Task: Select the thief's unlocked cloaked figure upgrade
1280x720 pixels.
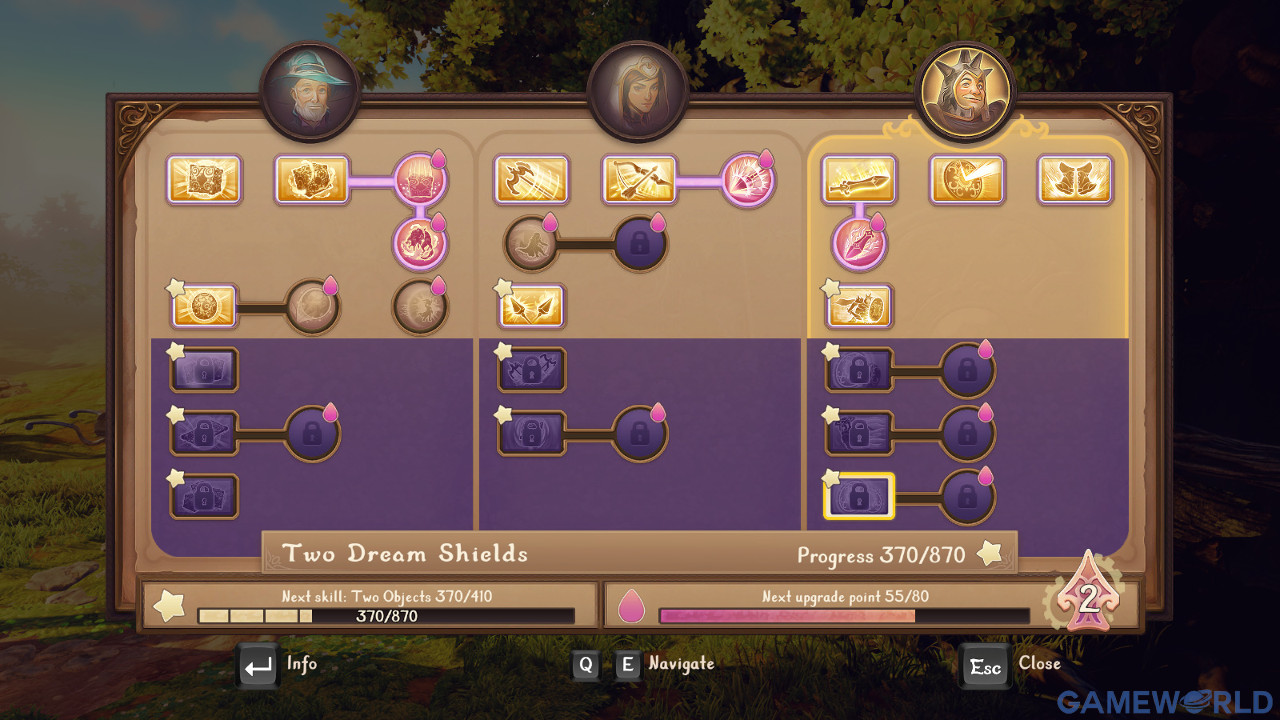Action: pos(531,243)
